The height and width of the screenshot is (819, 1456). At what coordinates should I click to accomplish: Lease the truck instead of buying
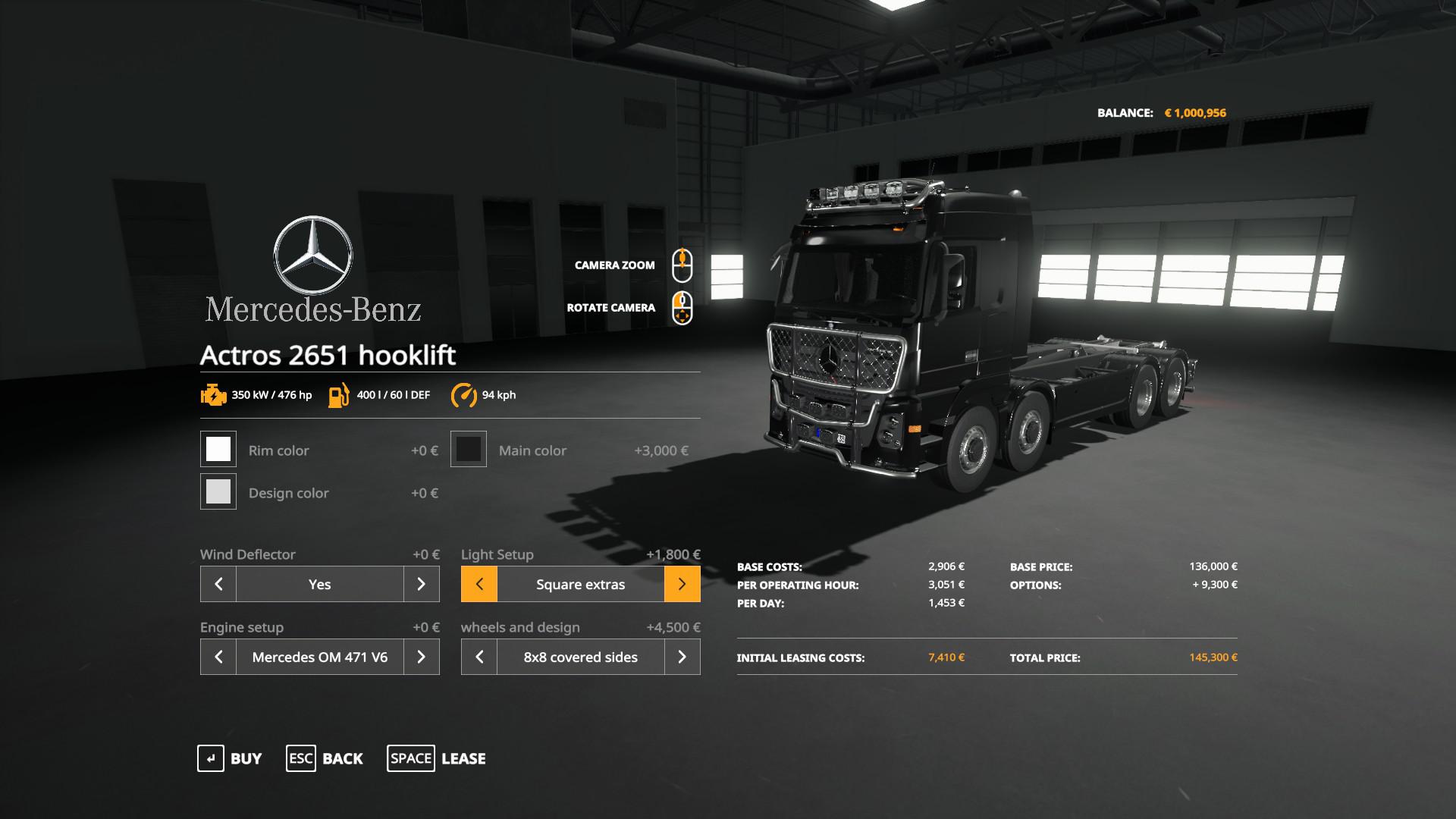pyautogui.click(x=437, y=758)
